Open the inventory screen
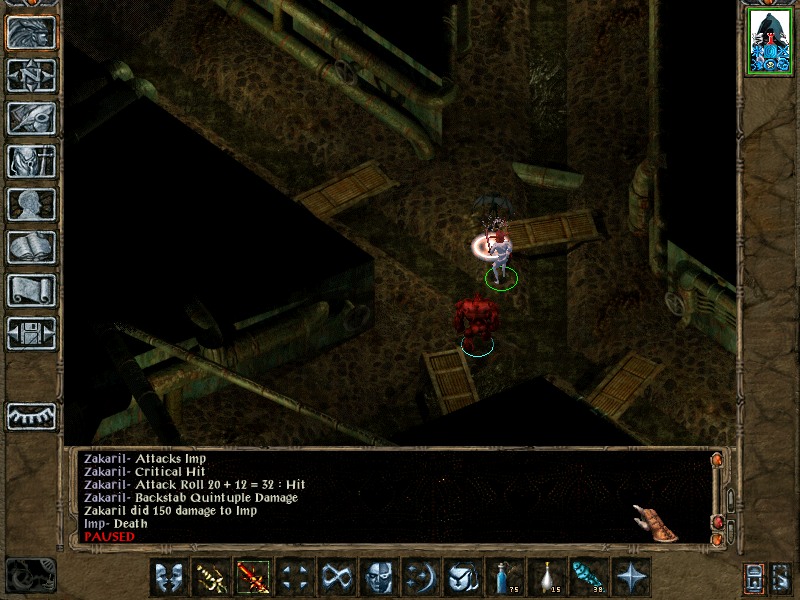This screenshot has width=800, height=600. (31, 161)
